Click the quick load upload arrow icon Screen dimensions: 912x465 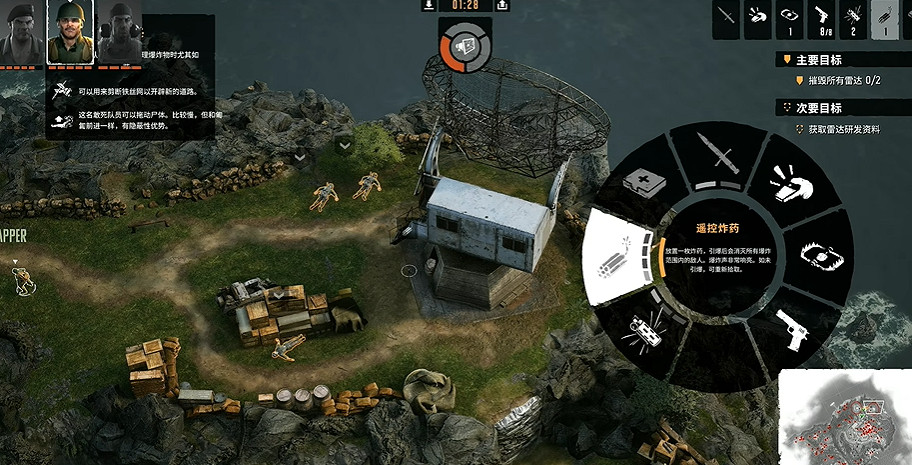click(498, 5)
